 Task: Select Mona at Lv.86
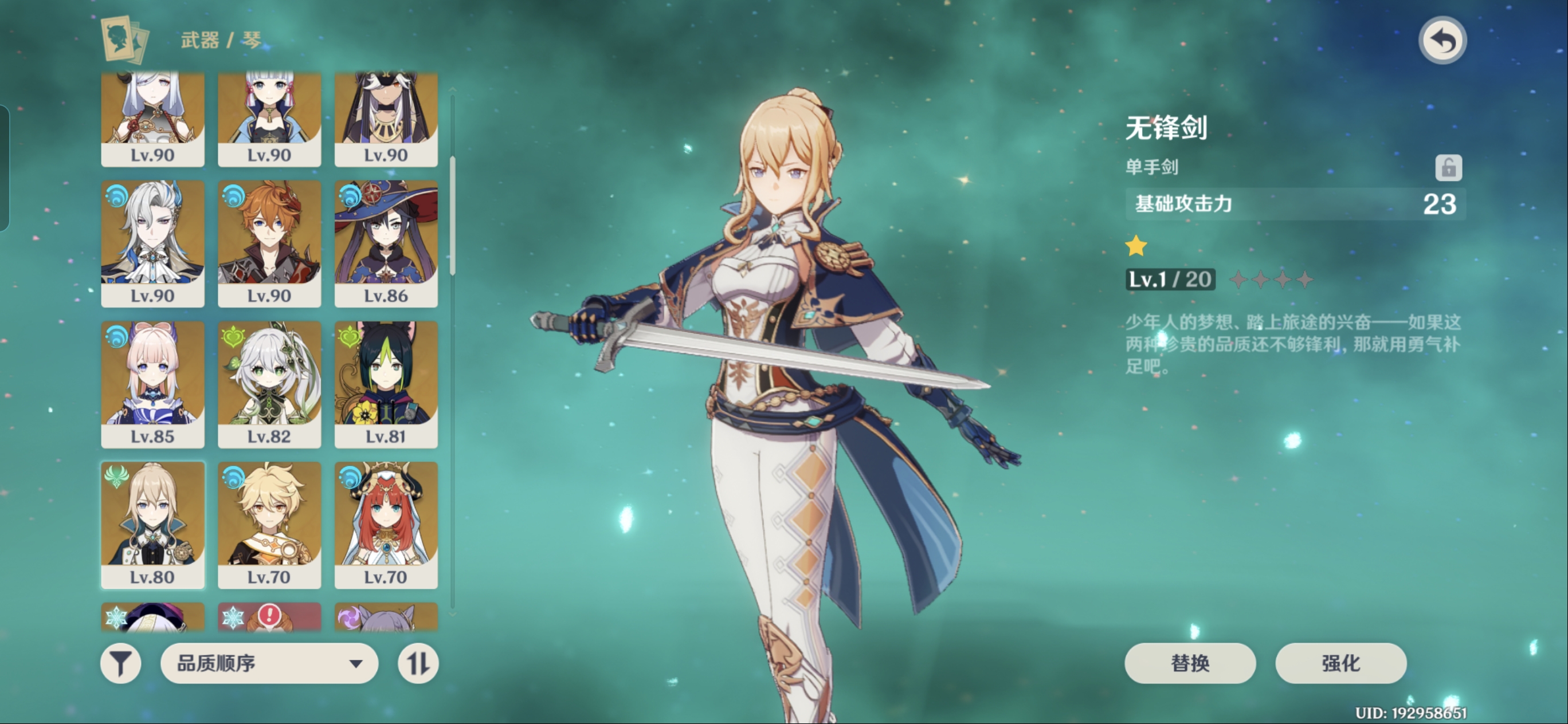tap(386, 243)
